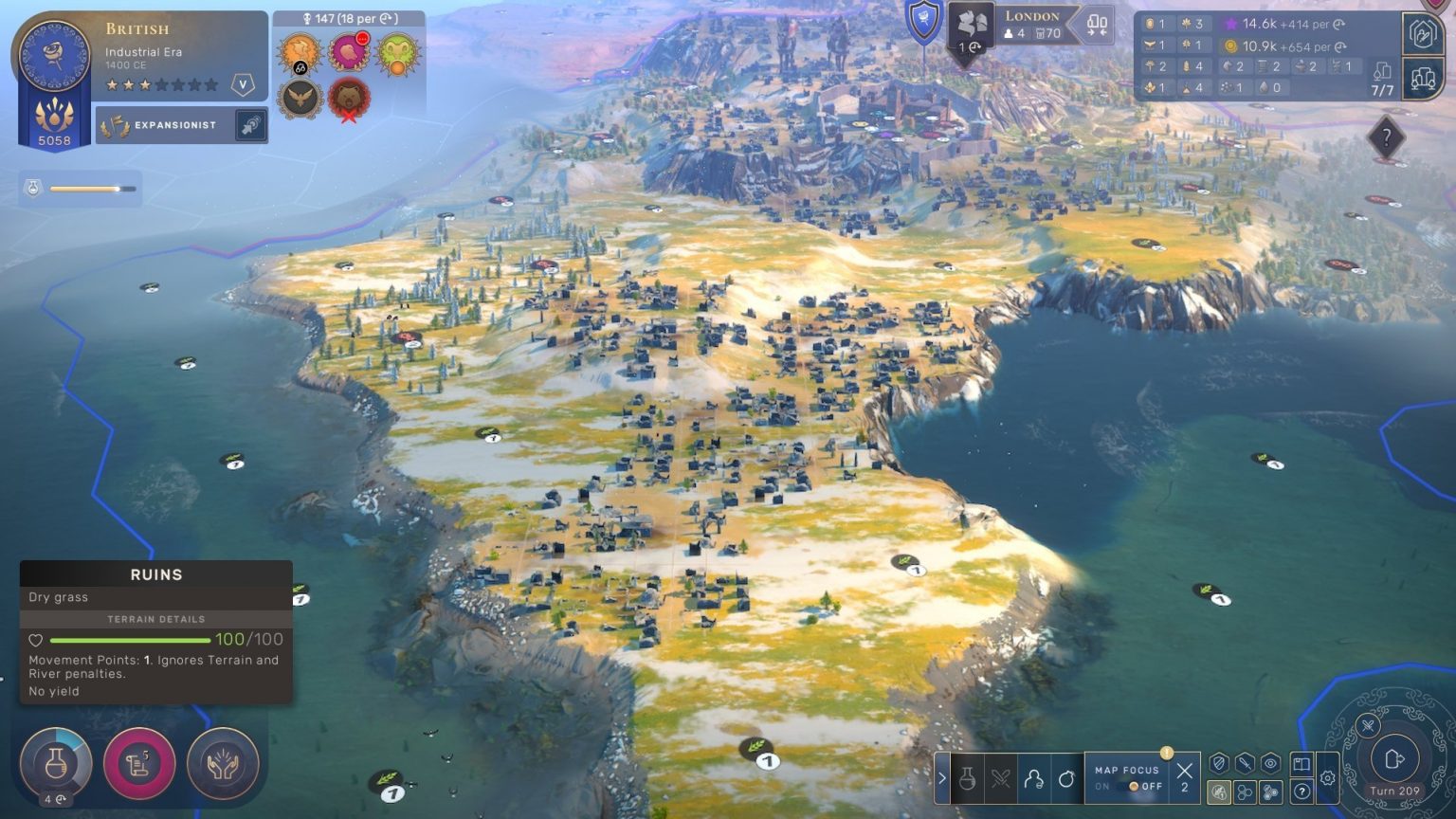Select the bear empire emblem
Screen dimensions: 1456x819
tap(349, 99)
